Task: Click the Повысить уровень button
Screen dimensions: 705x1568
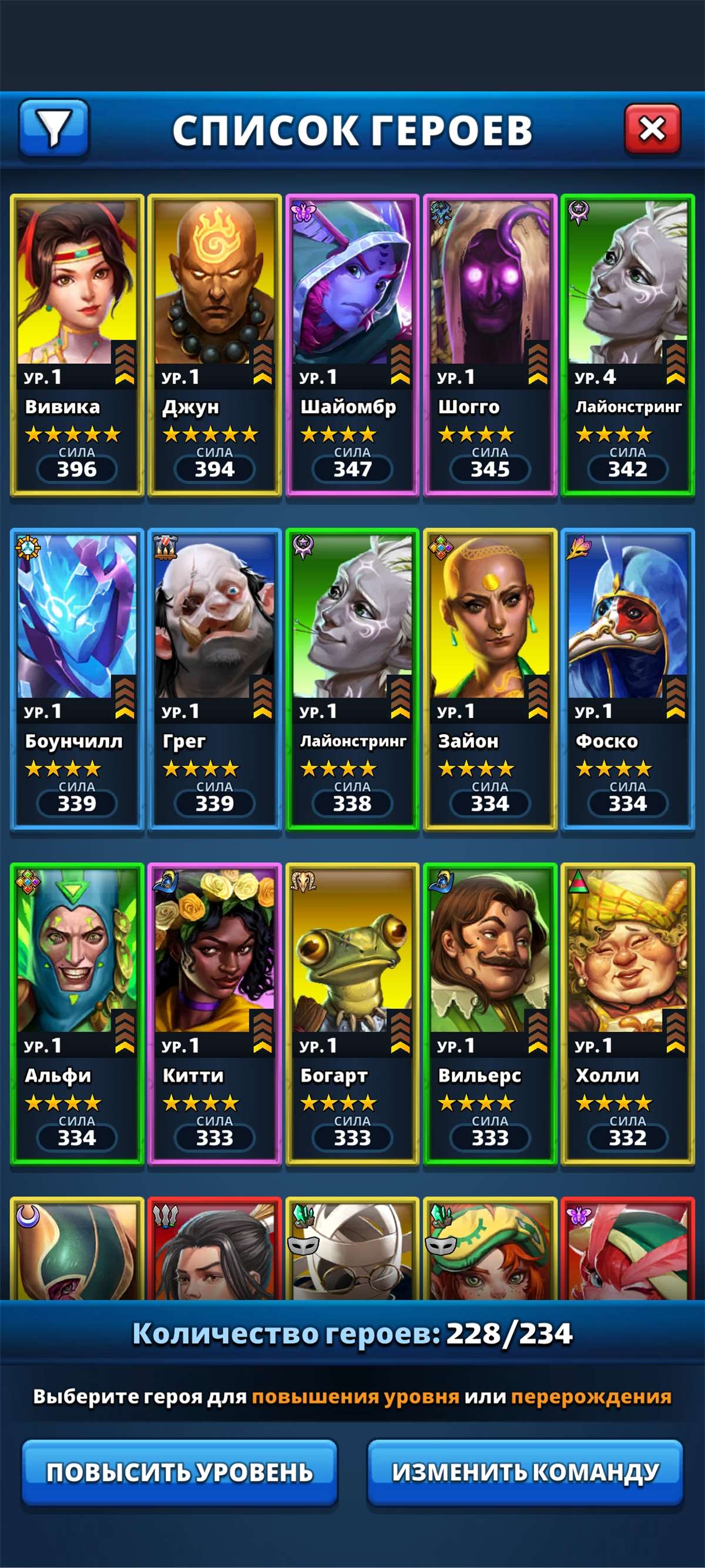Action: [179, 1472]
